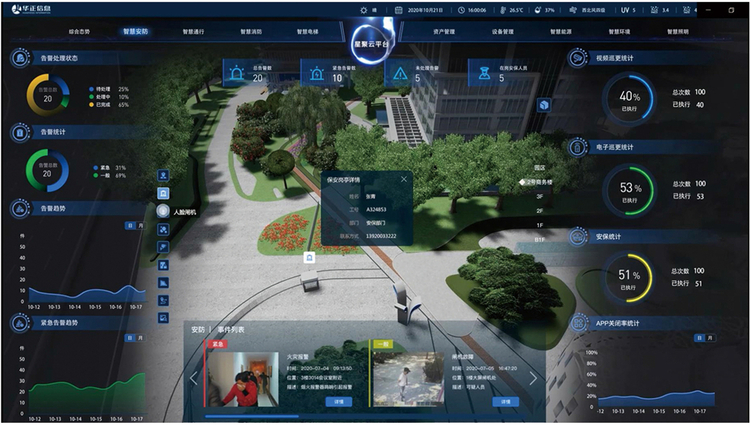Open the 智慧环境 tab
750x425 pixels.
(619, 31)
